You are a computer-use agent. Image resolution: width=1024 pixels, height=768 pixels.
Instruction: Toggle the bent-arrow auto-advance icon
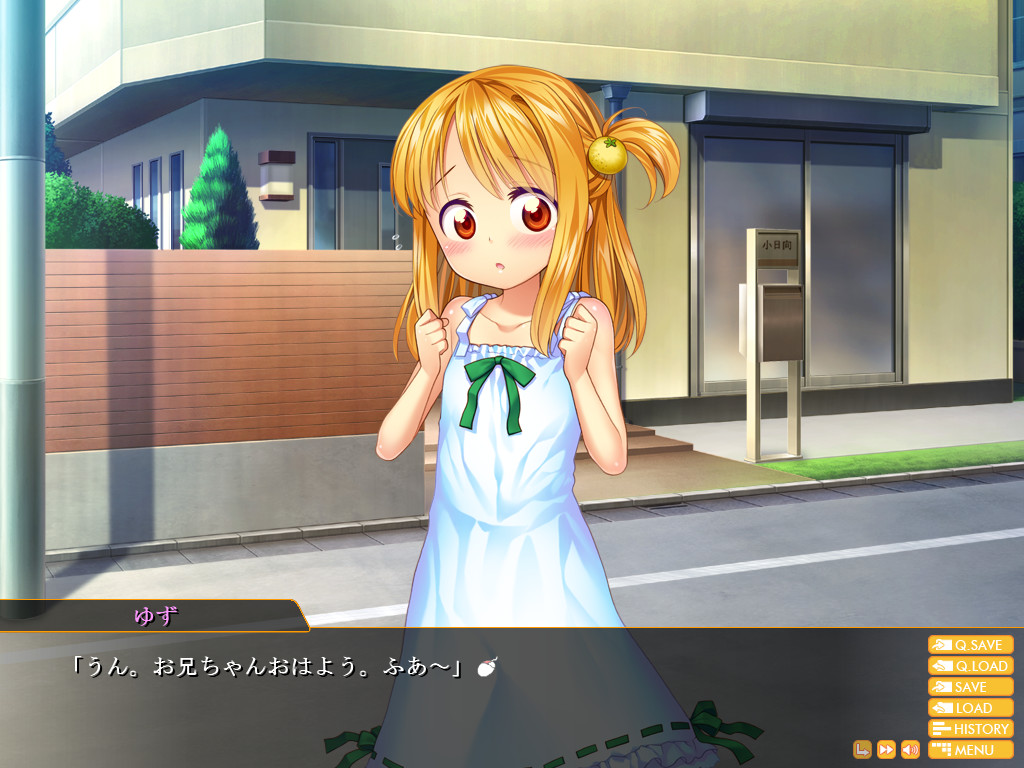click(862, 749)
